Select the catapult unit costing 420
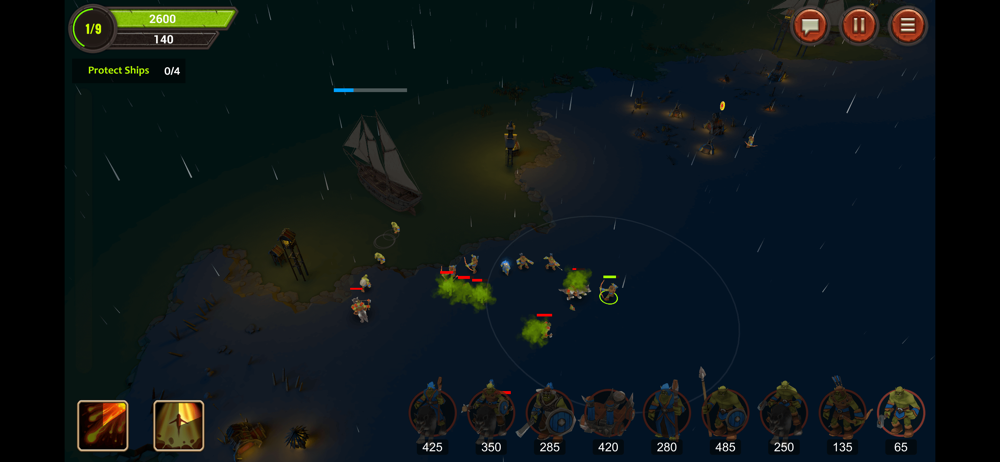The width and height of the screenshot is (1000, 462). click(608, 414)
